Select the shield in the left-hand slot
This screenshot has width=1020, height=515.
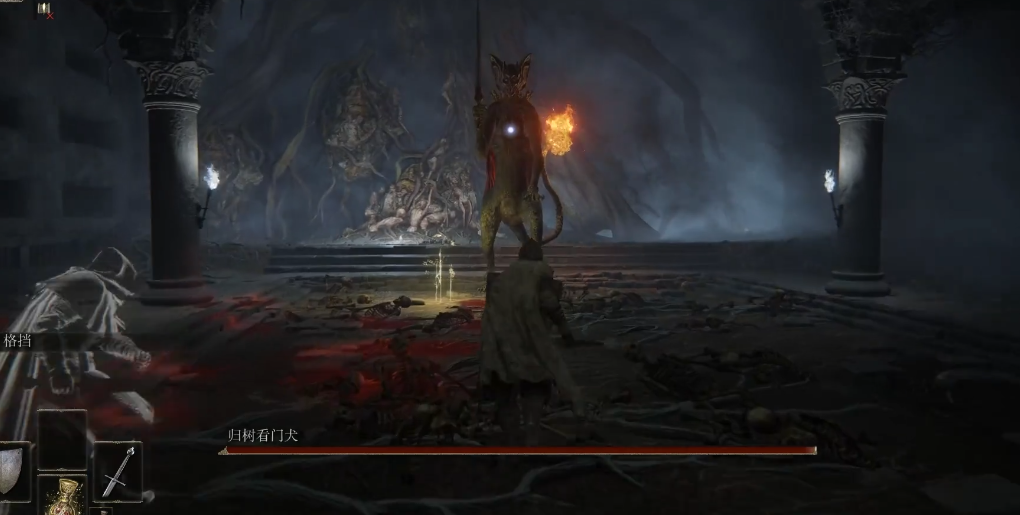pos(12,472)
